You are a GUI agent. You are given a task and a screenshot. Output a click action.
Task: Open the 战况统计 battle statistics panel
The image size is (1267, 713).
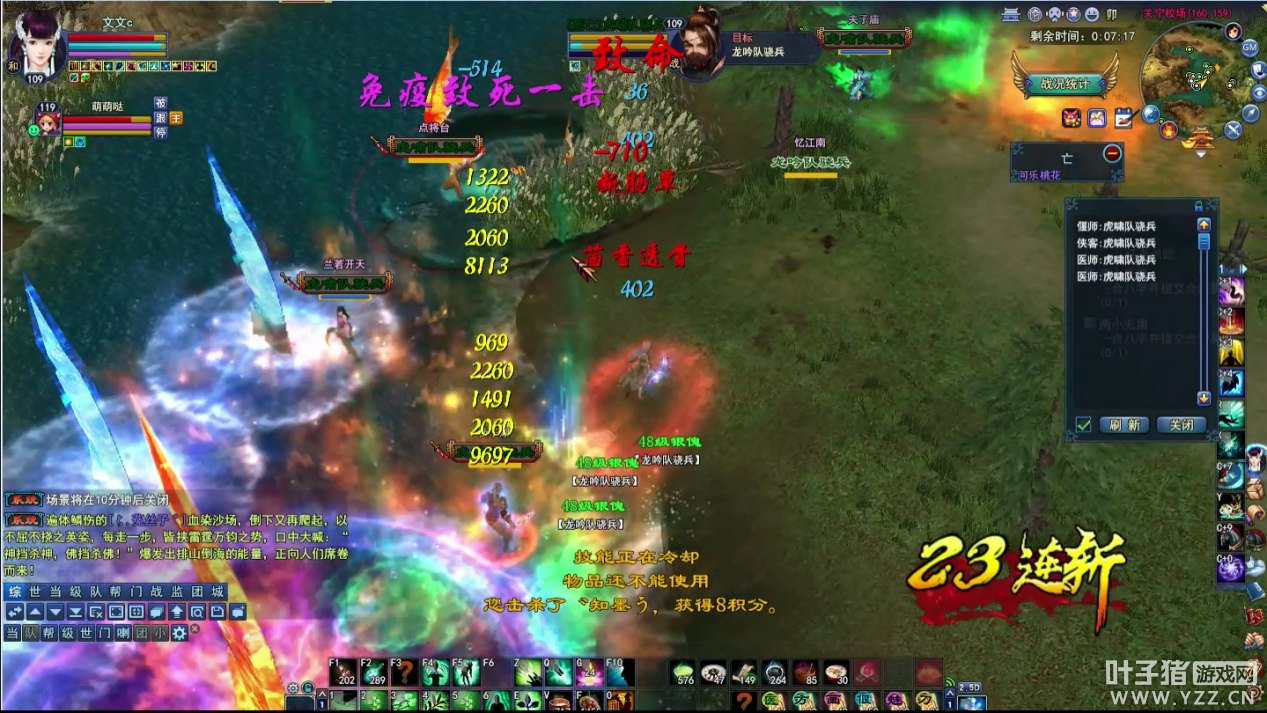pyautogui.click(x=1063, y=84)
